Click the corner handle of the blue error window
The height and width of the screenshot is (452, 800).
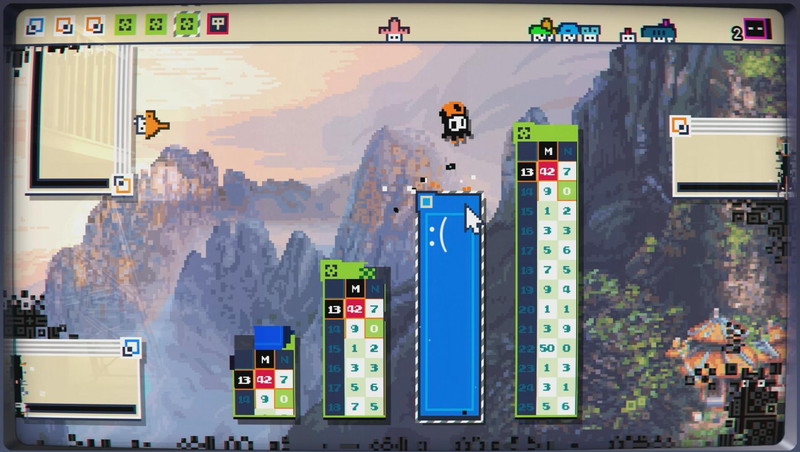(x=427, y=203)
